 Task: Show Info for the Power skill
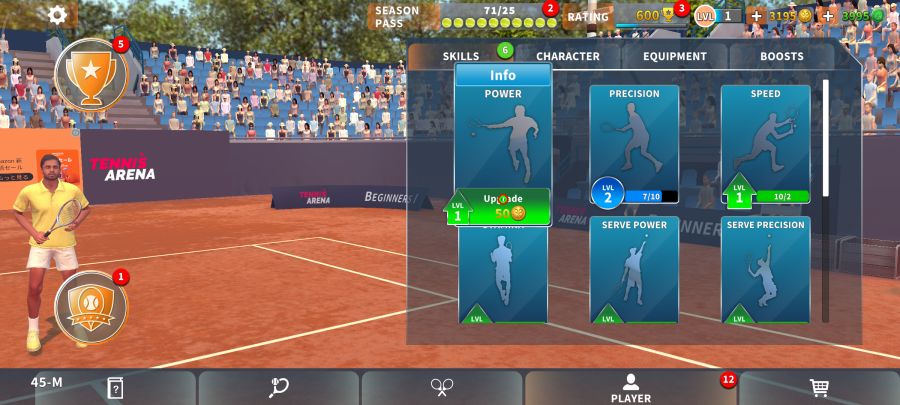click(x=503, y=75)
